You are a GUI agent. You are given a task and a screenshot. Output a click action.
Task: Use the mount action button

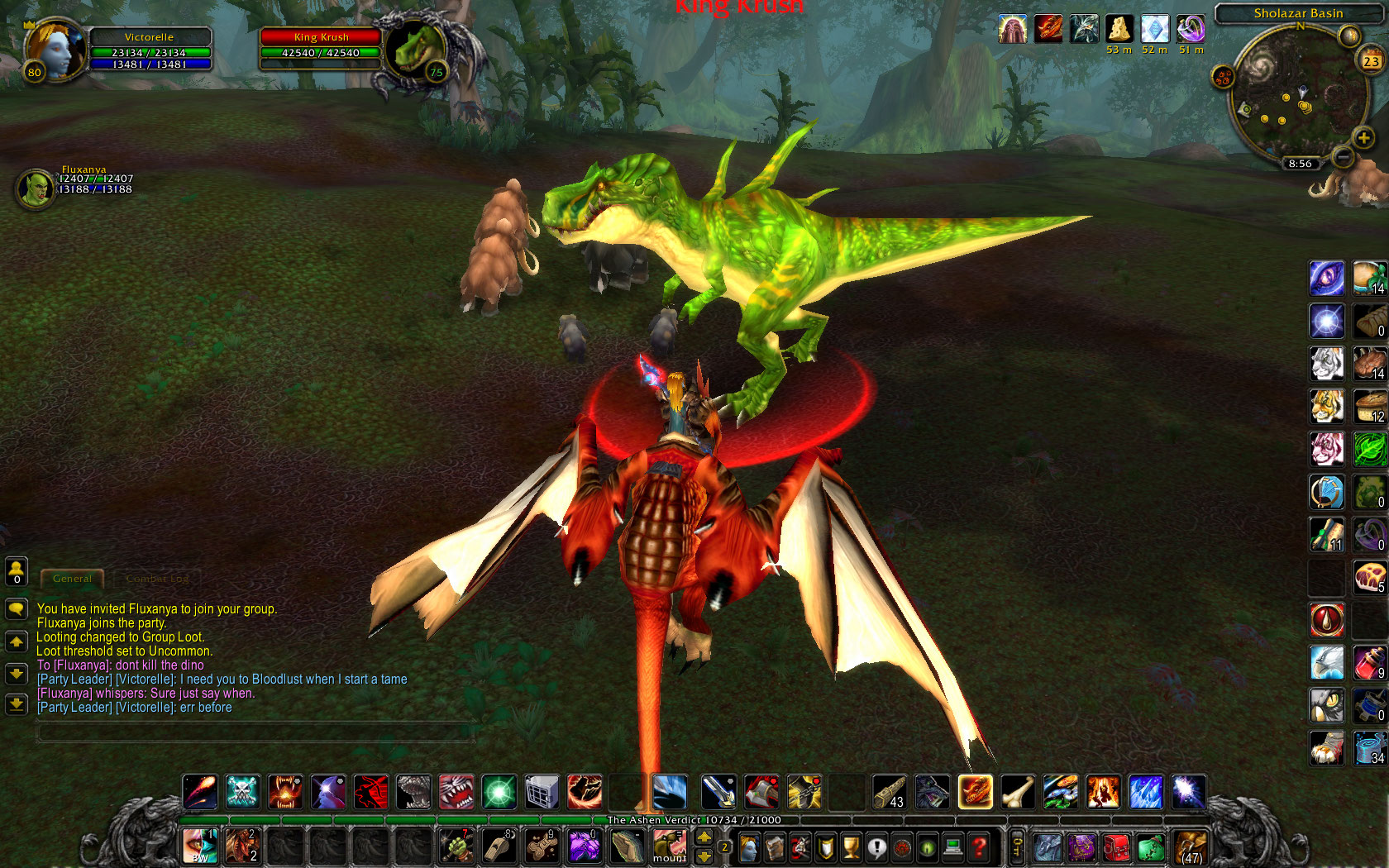pos(669,847)
